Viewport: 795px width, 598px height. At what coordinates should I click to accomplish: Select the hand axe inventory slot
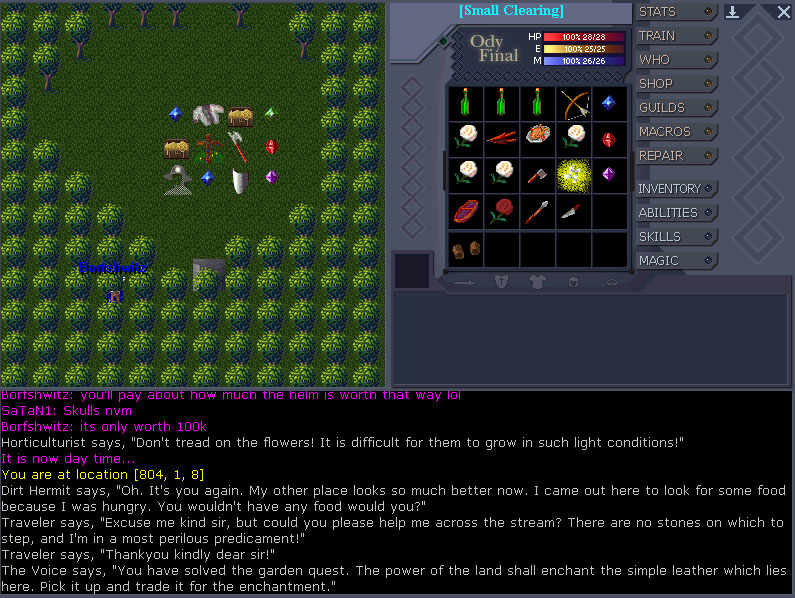click(x=538, y=174)
